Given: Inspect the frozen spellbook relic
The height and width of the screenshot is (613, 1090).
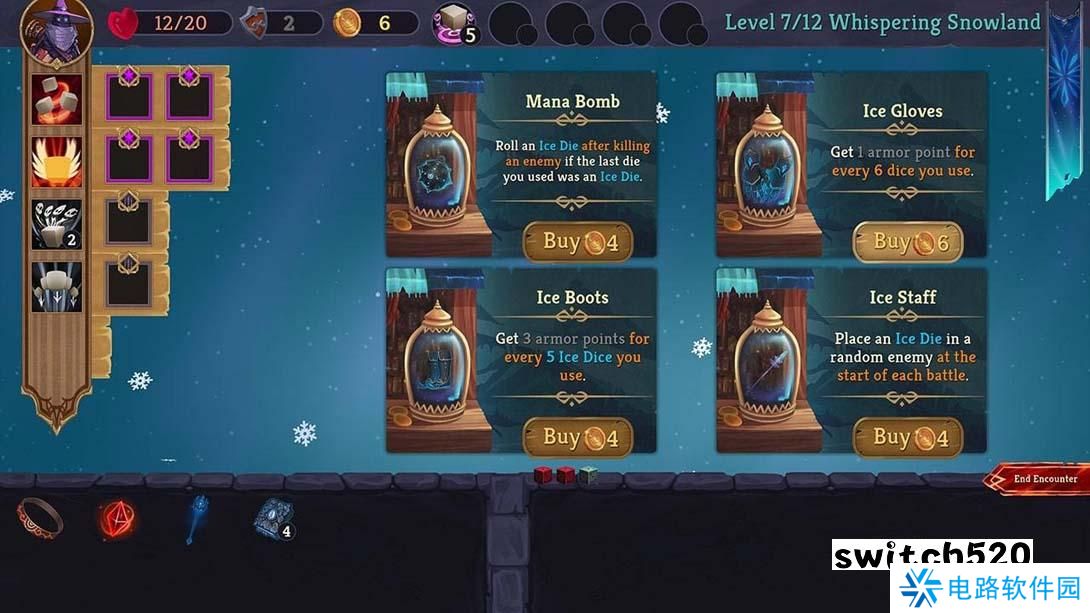Looking at the screenshot, I should [x=271, y=518].
